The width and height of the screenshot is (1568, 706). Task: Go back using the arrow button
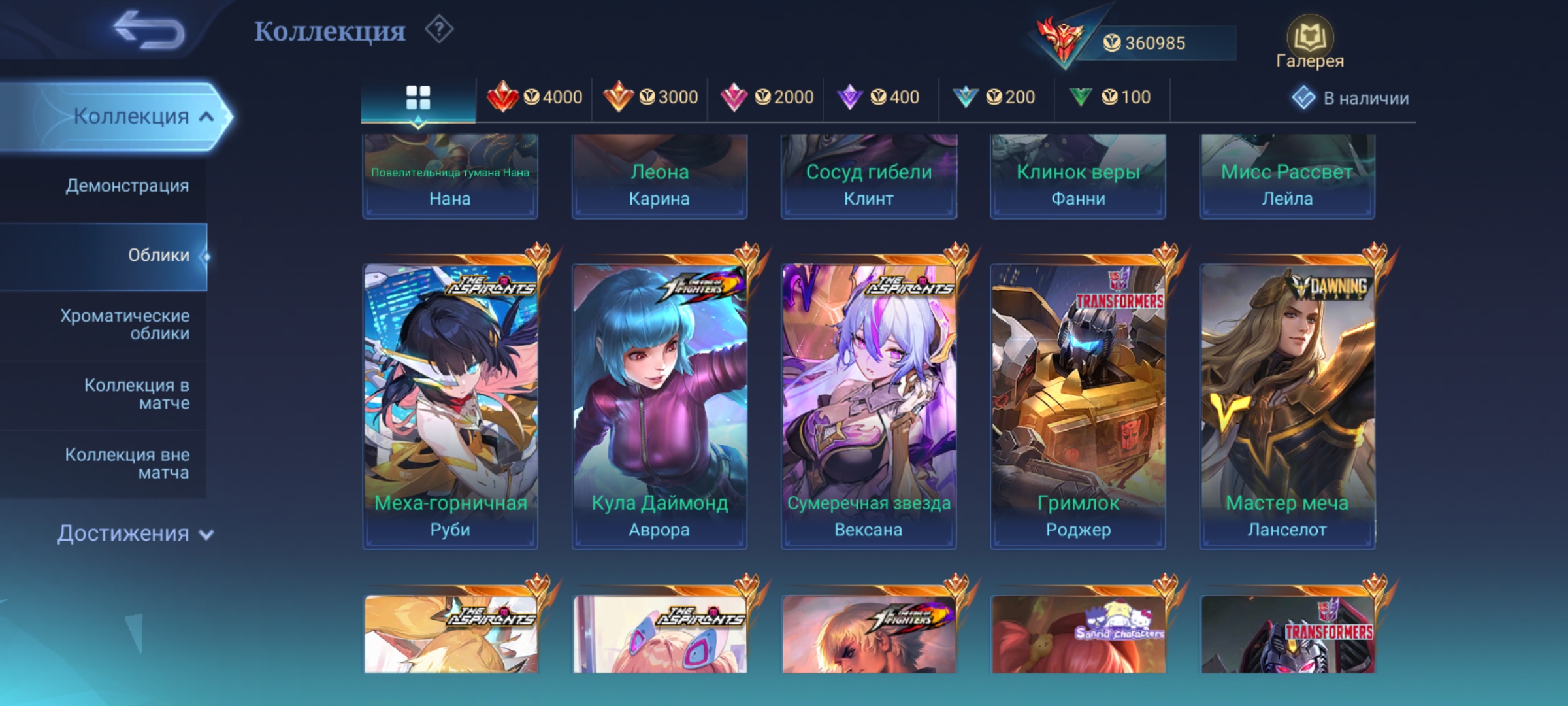pyautogui.click(x=149, y=30)
